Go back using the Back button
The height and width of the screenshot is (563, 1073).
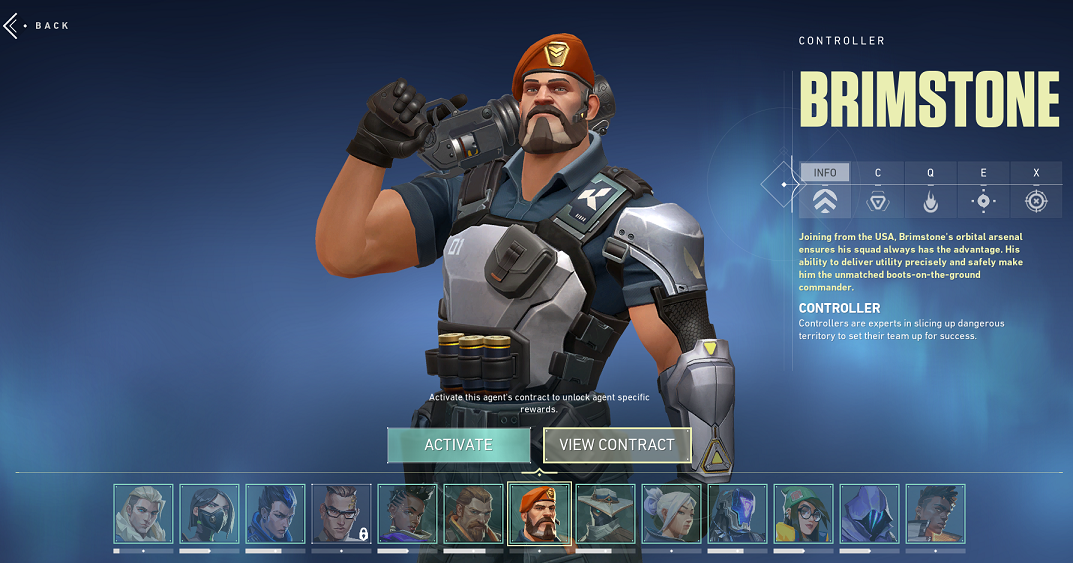[x=38, y=25]
